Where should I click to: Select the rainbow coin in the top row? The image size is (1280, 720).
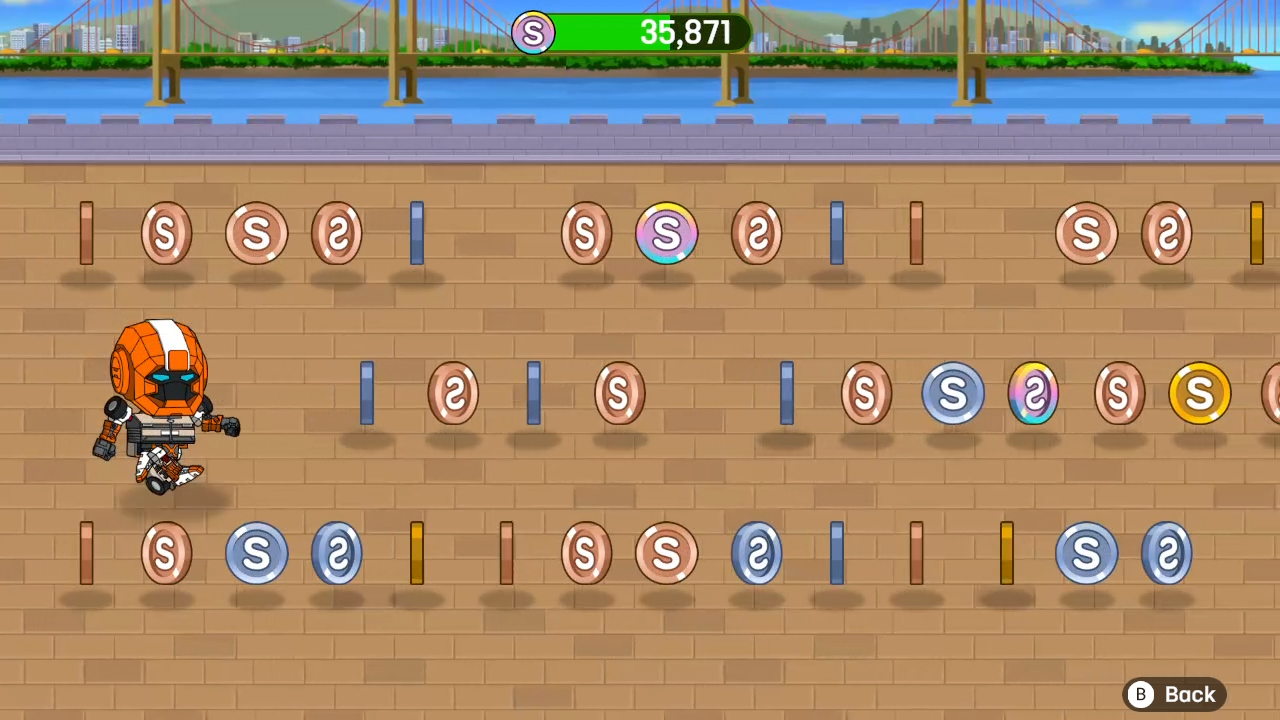point(667,233)
